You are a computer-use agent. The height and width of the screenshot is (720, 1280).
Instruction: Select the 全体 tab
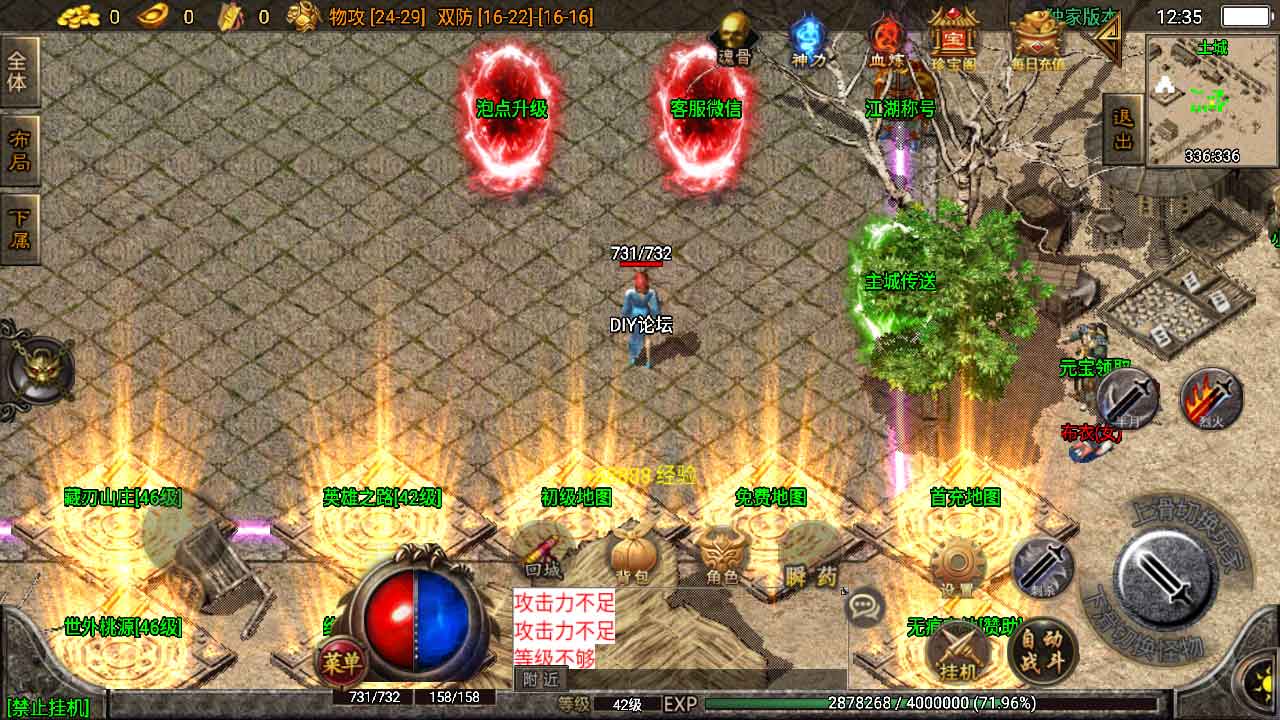click(x=19, y=71)
